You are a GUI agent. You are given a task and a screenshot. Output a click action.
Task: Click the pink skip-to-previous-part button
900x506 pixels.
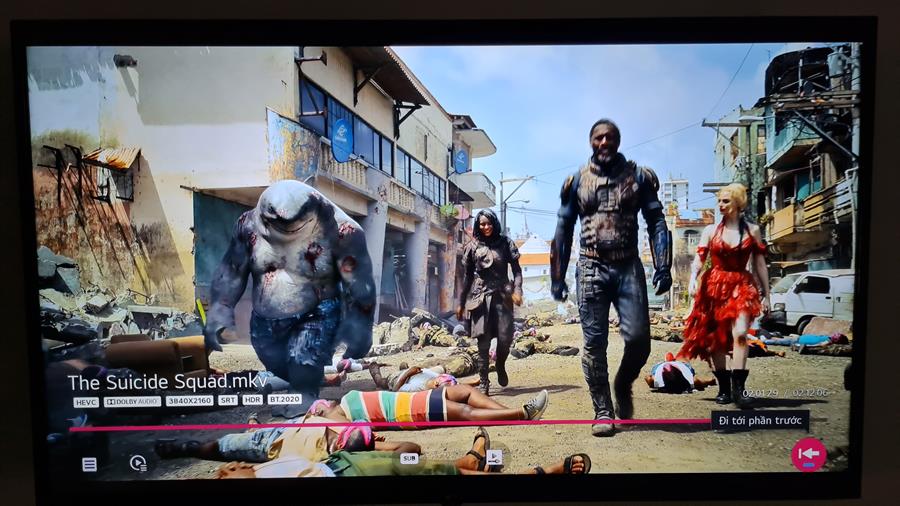808,454
